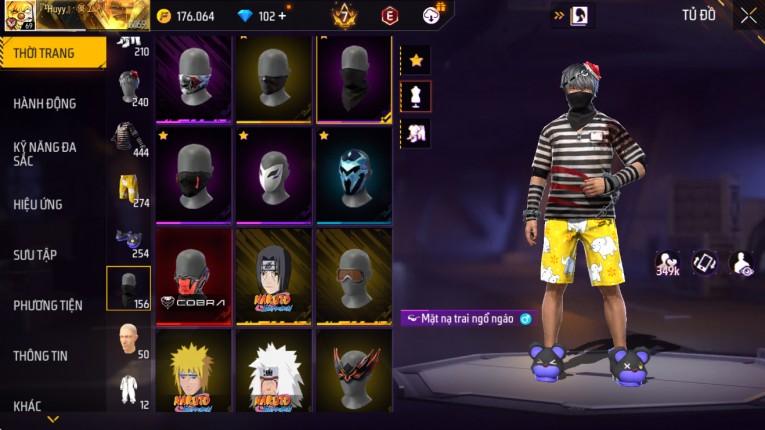Toggle the star favorites filter
This screenshot has height=430, width=765.
416,60
